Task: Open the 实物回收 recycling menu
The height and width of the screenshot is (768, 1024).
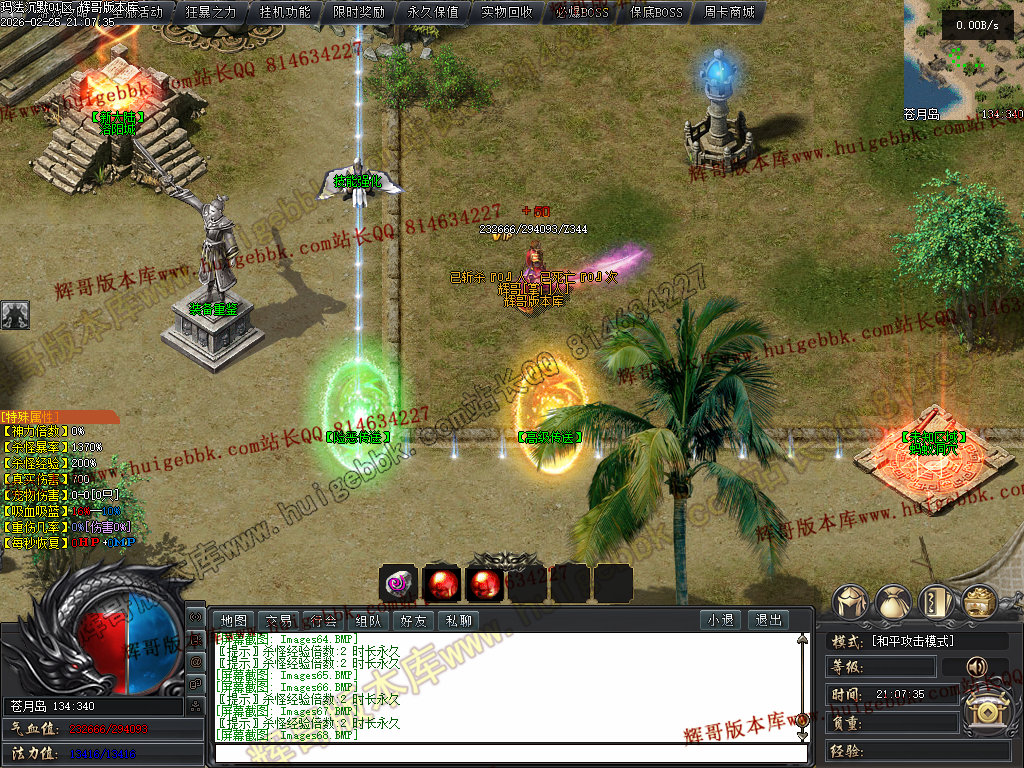Action: (x=507, y=12)
